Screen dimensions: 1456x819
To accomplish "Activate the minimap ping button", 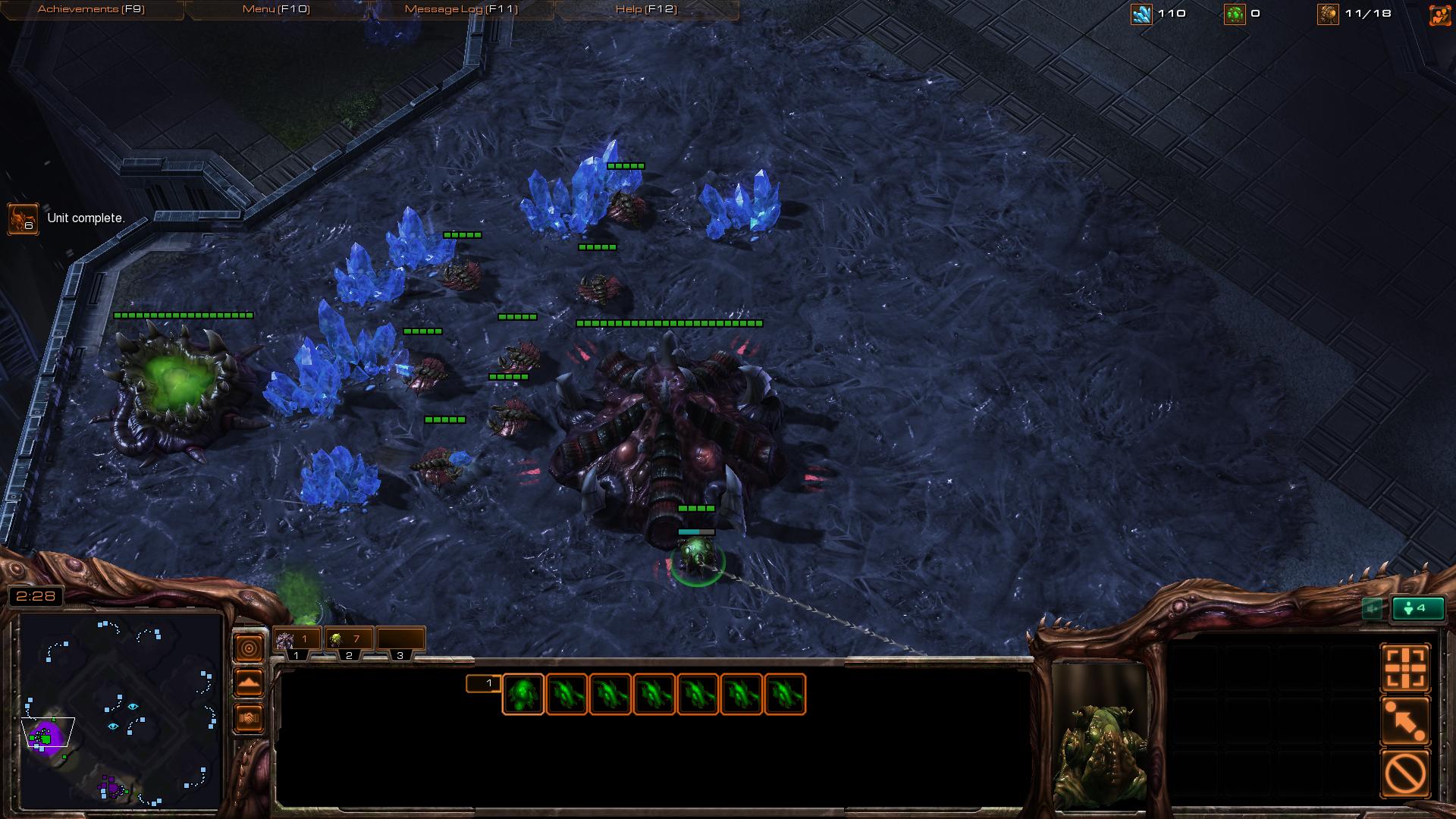I will point(249,648).
